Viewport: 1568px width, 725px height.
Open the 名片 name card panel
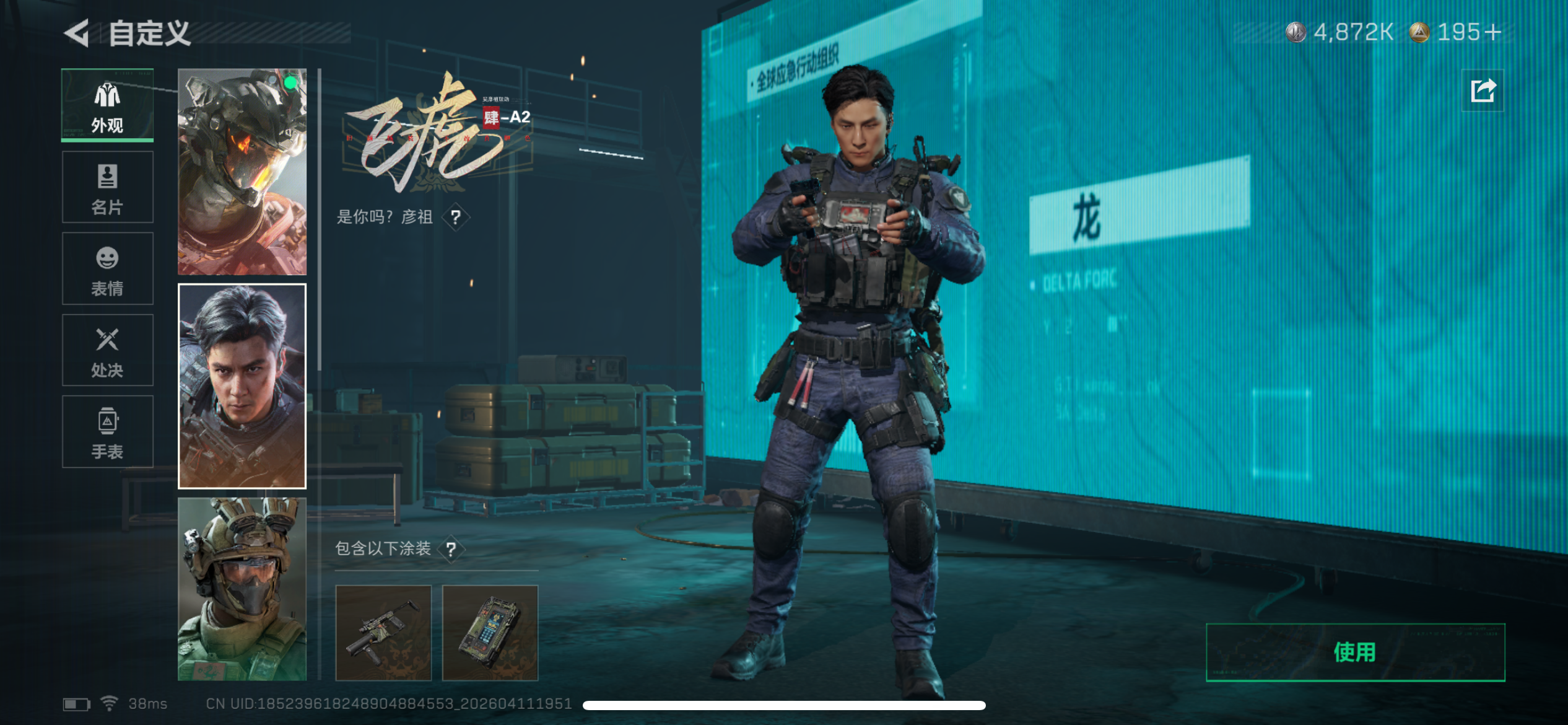coord(108,186)
